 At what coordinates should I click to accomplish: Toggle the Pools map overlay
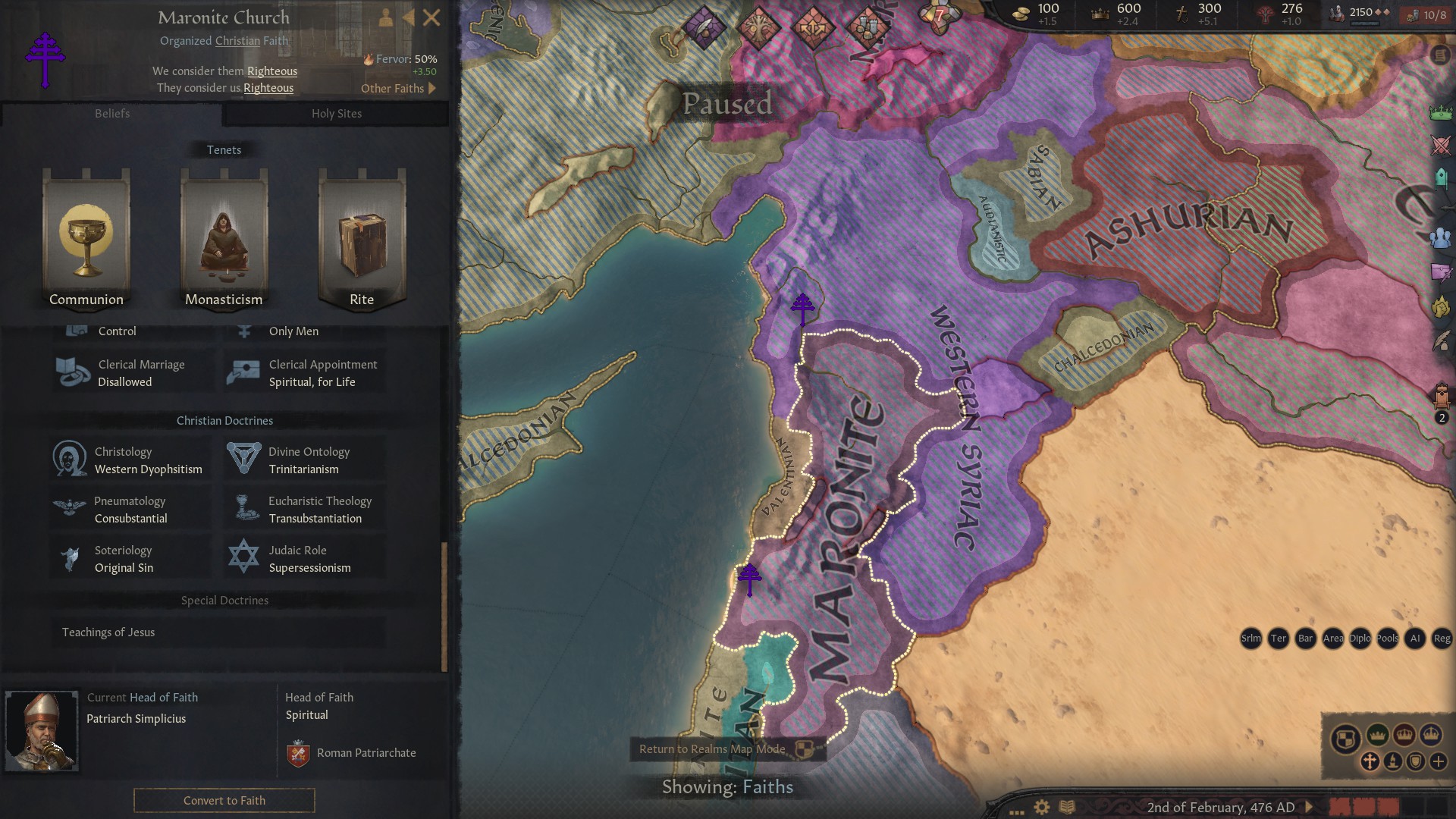coord(1386,639)
